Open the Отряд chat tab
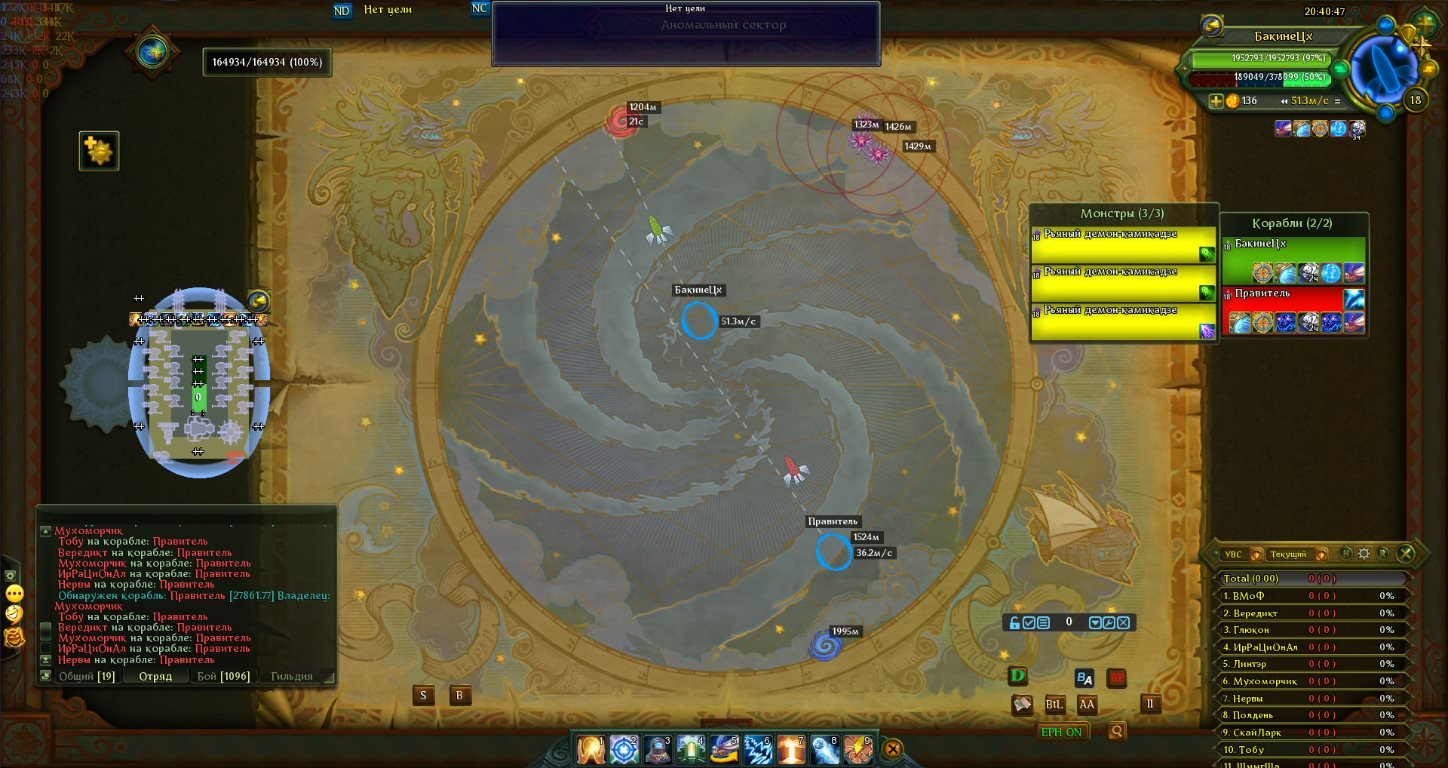This screenshot has height=768, width=1448. (155, 677)
